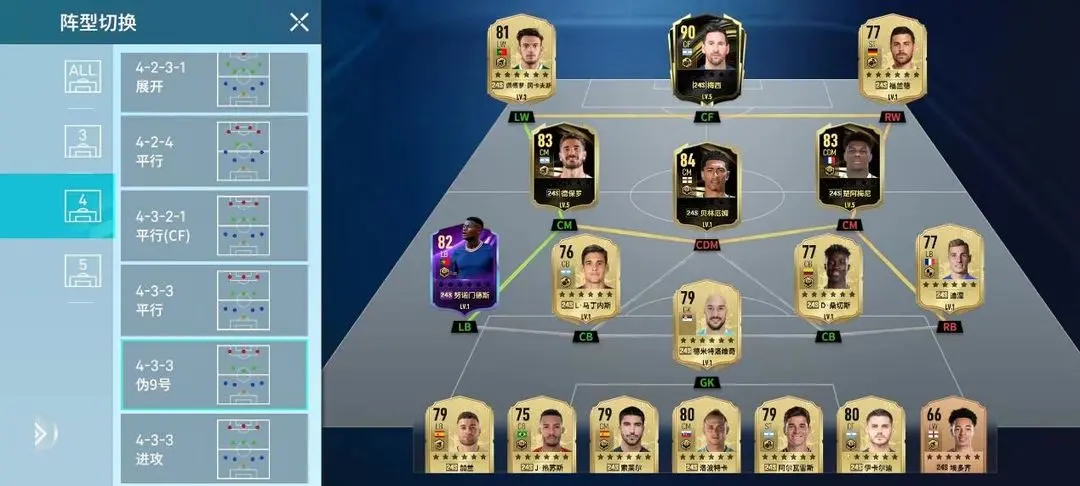Click the double-arrow expand button
This screenshot has height=486, width=1080.
click(x=40, y=433)
